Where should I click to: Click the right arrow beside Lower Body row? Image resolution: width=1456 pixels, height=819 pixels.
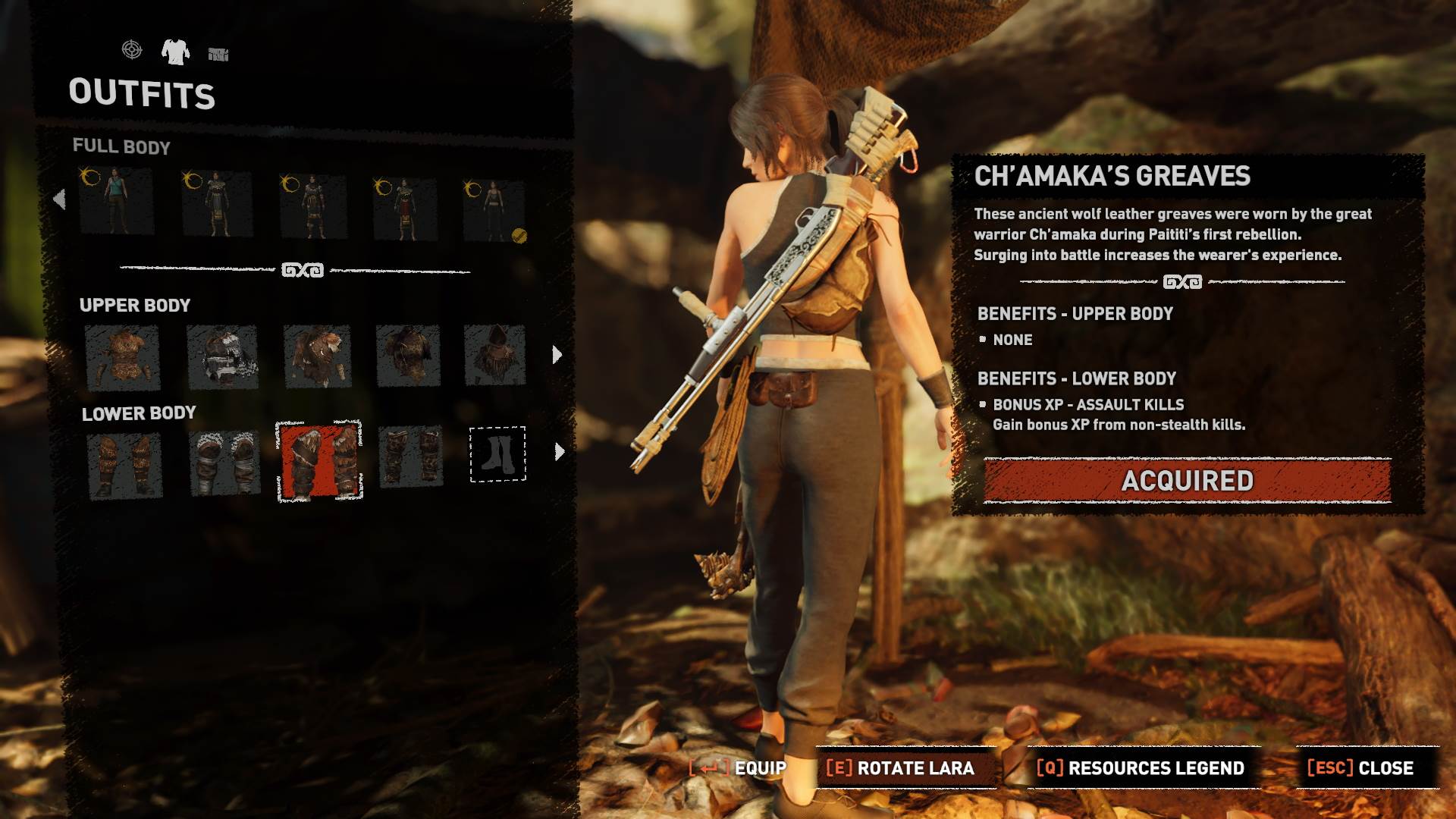point(558,450)
